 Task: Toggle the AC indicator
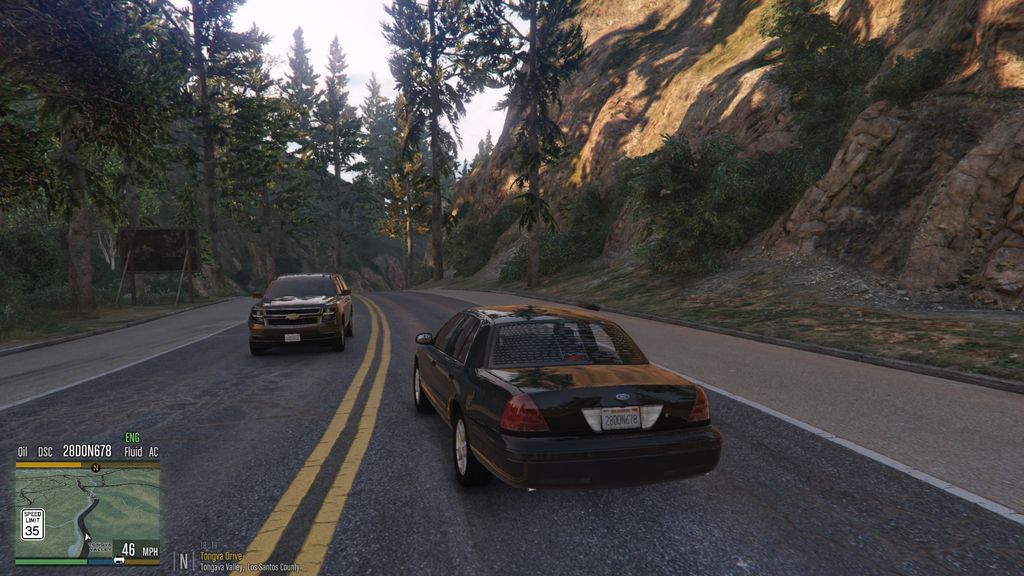pos(153,451)
